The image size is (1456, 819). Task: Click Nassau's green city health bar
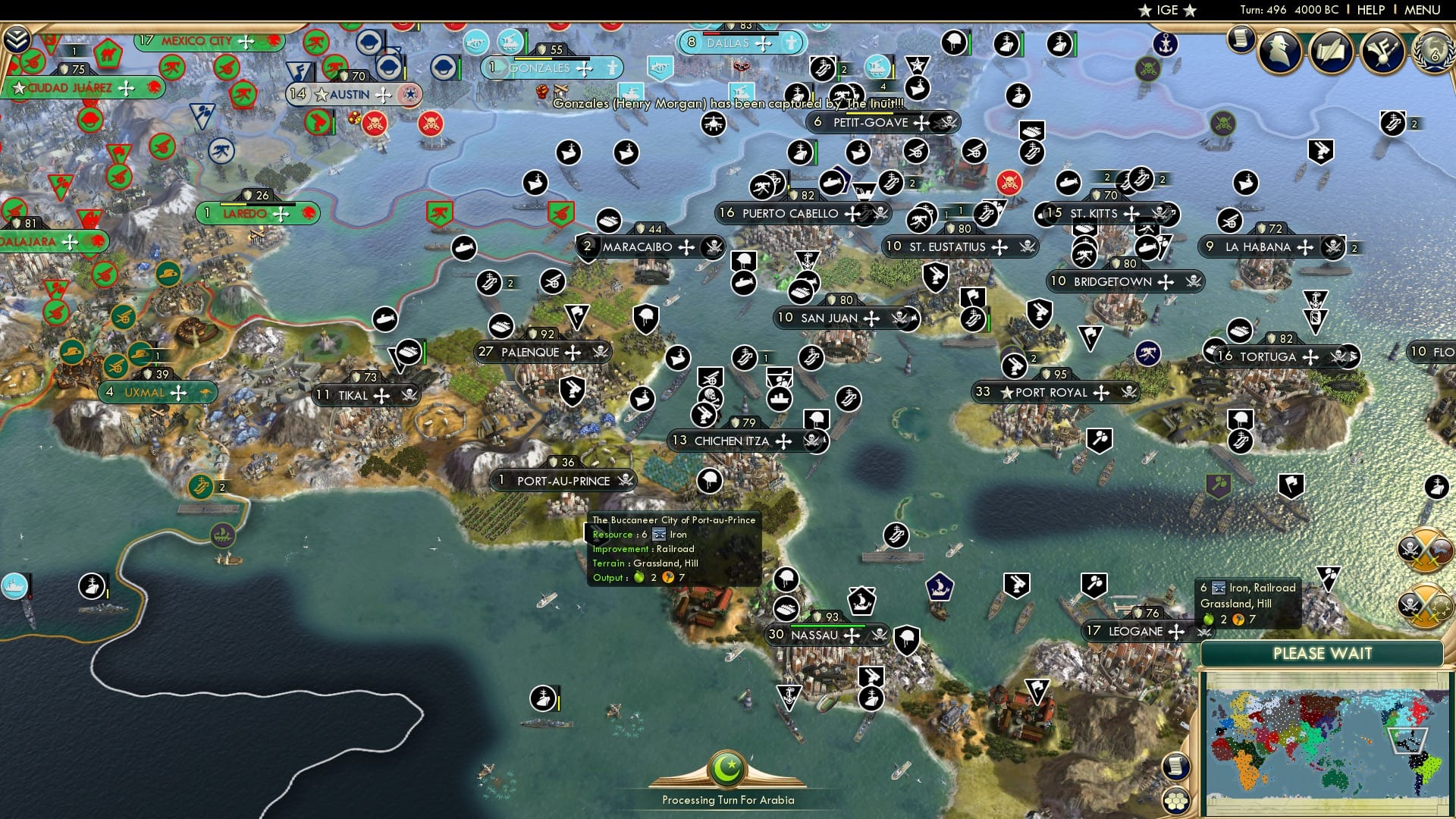point(829,626)
